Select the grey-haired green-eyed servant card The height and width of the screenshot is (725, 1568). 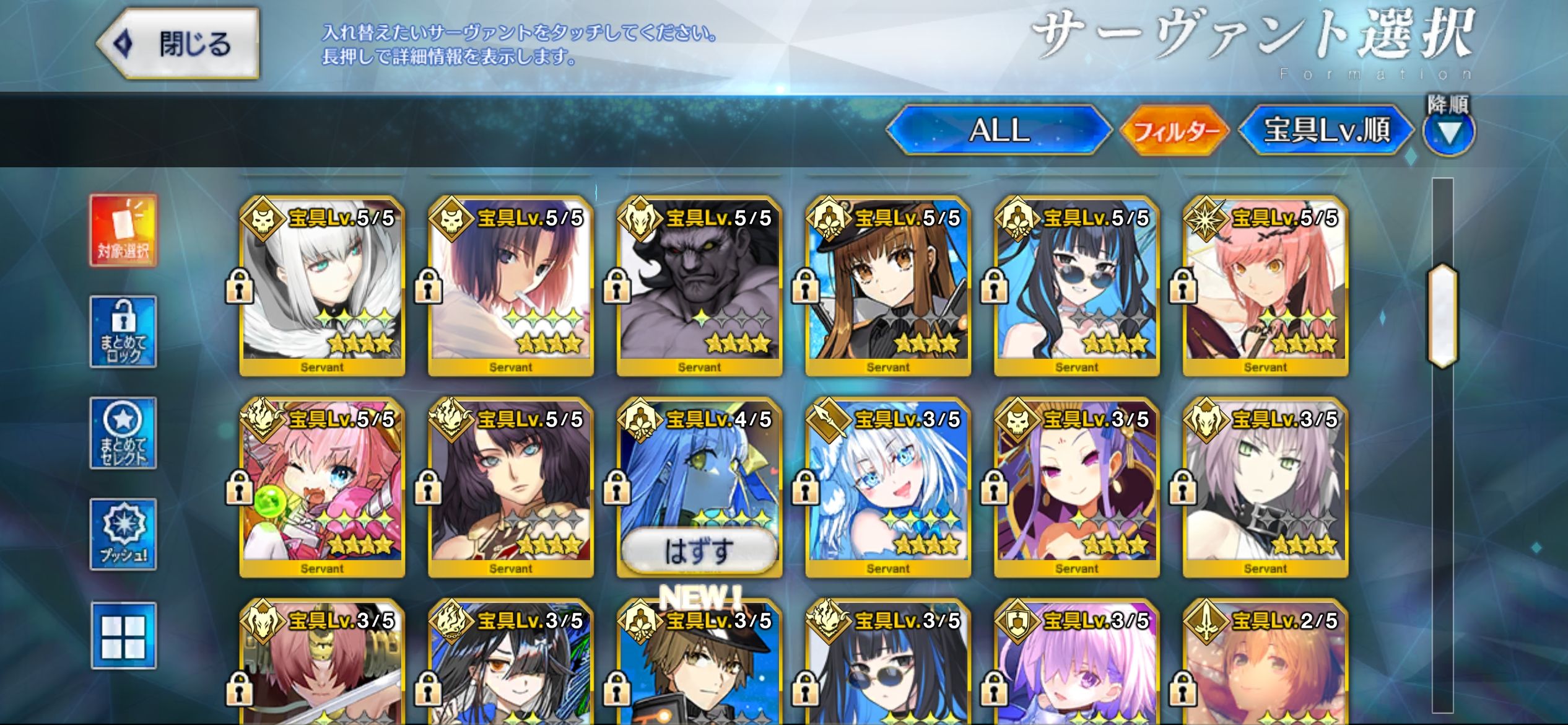tap(1265, 488)
